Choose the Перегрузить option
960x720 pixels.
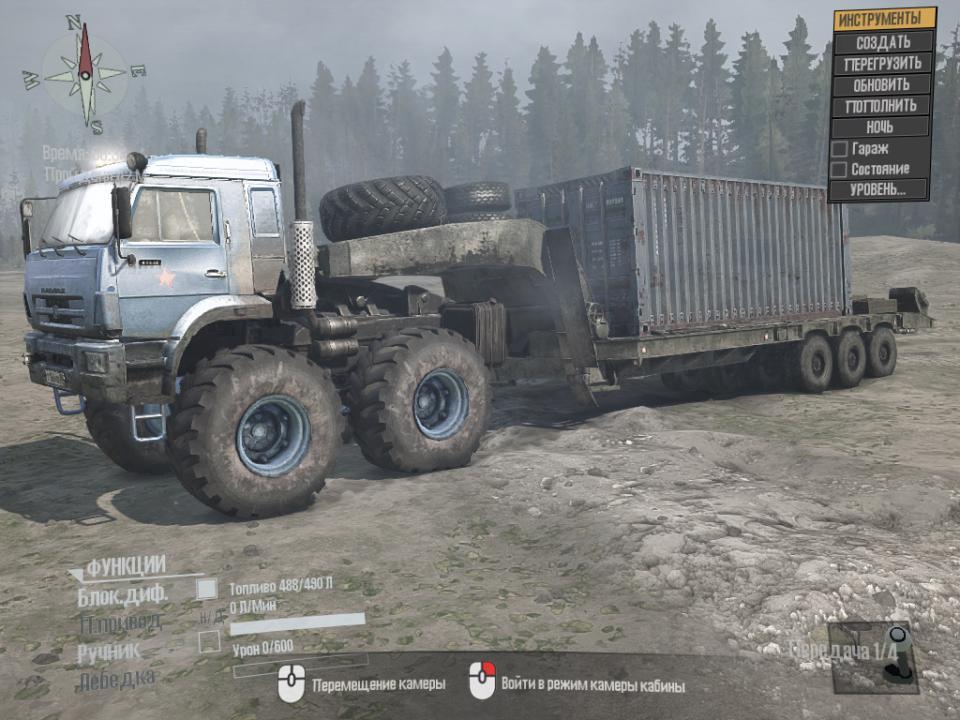pyautogui.click(x=884, y=62)
